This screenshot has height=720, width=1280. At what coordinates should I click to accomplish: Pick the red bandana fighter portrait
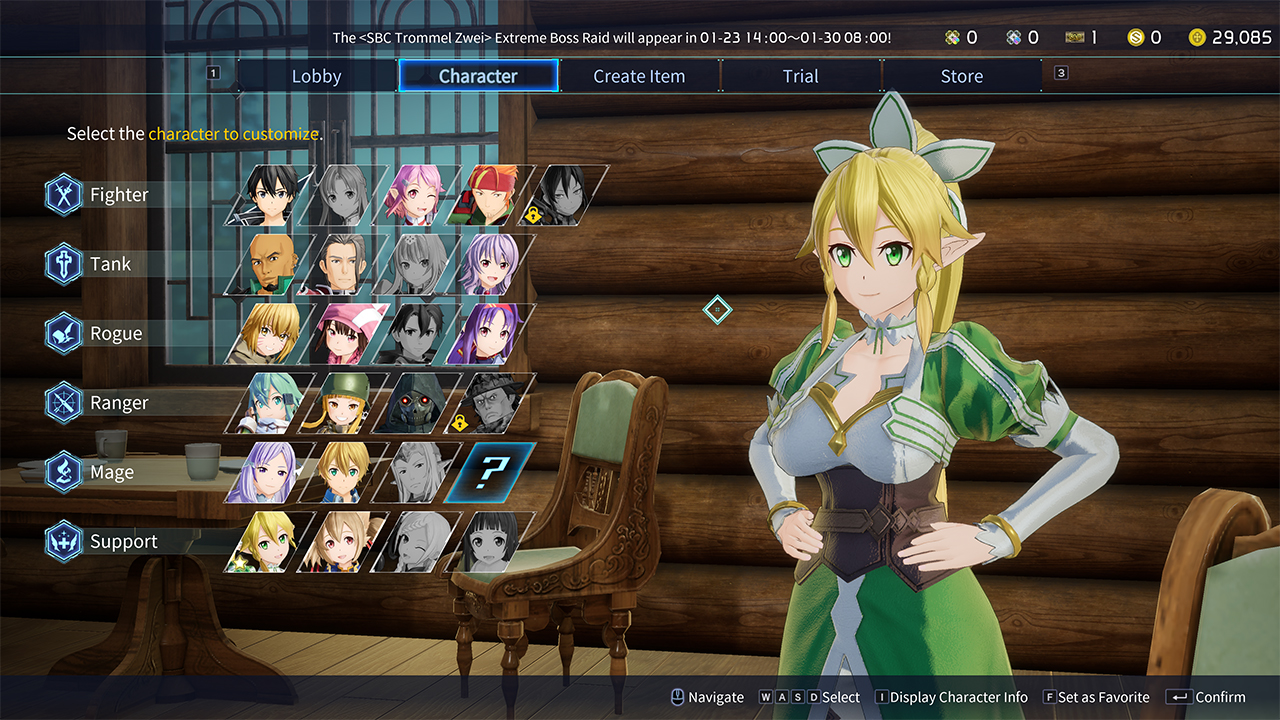[x=492, y=195]
